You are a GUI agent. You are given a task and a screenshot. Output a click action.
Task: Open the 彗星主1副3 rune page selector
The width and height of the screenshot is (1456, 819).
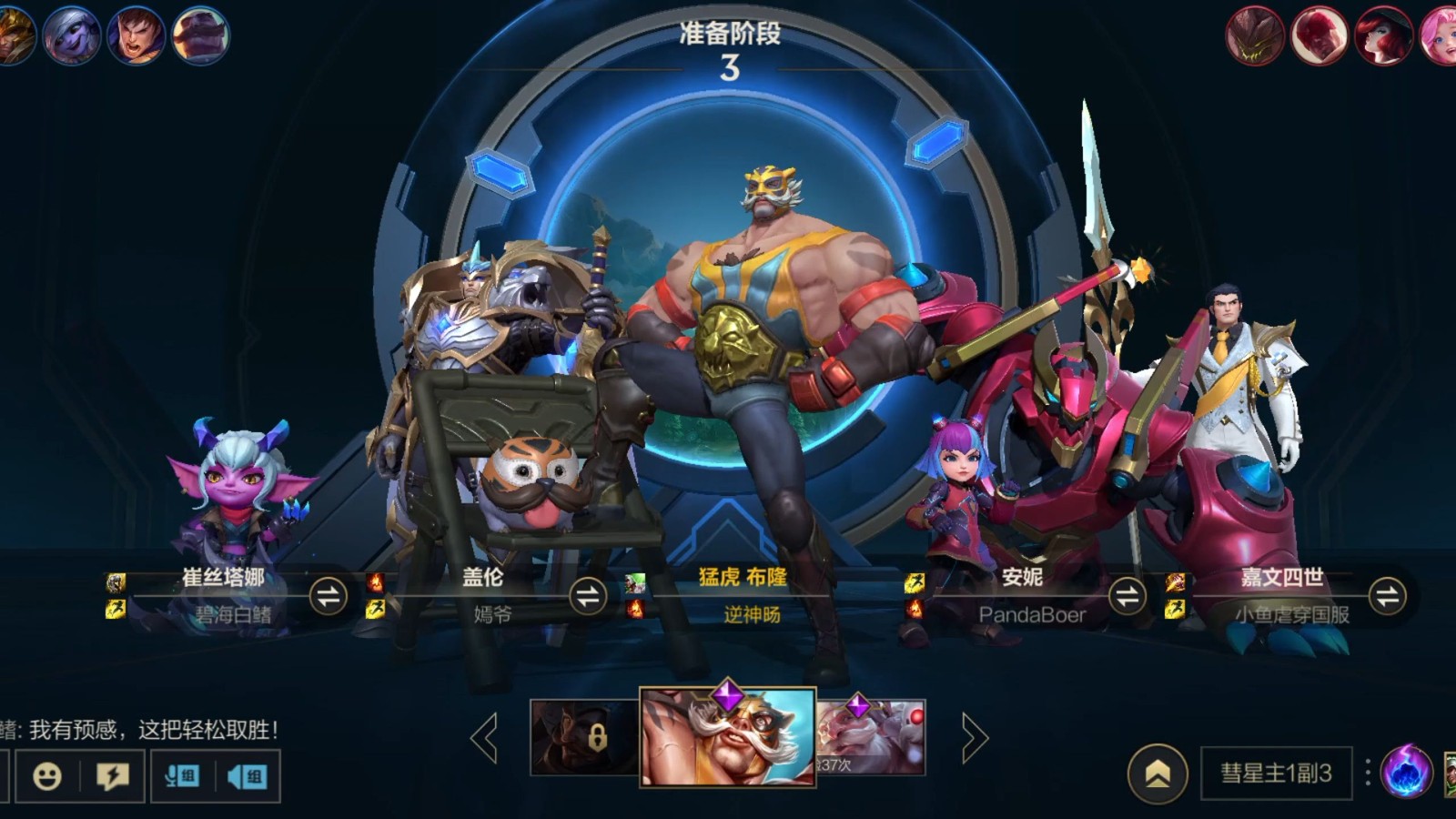point(1276,773)
